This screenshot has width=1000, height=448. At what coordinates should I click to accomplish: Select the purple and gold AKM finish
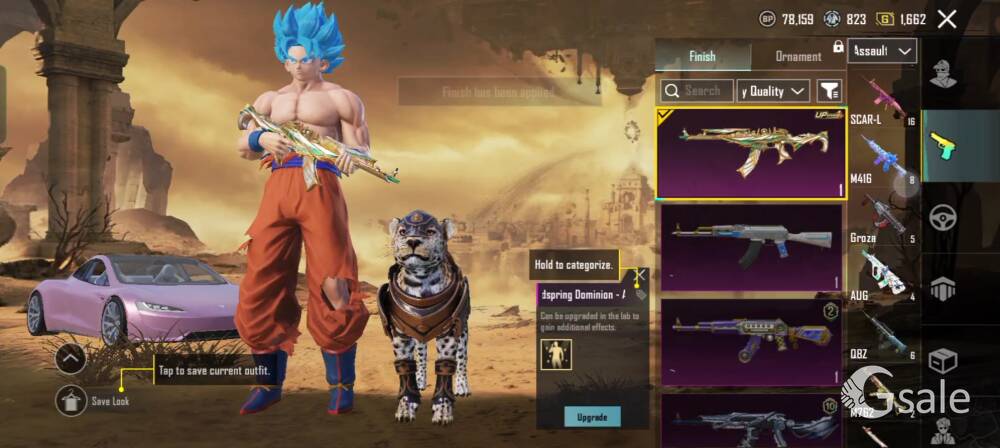(751, 340)
